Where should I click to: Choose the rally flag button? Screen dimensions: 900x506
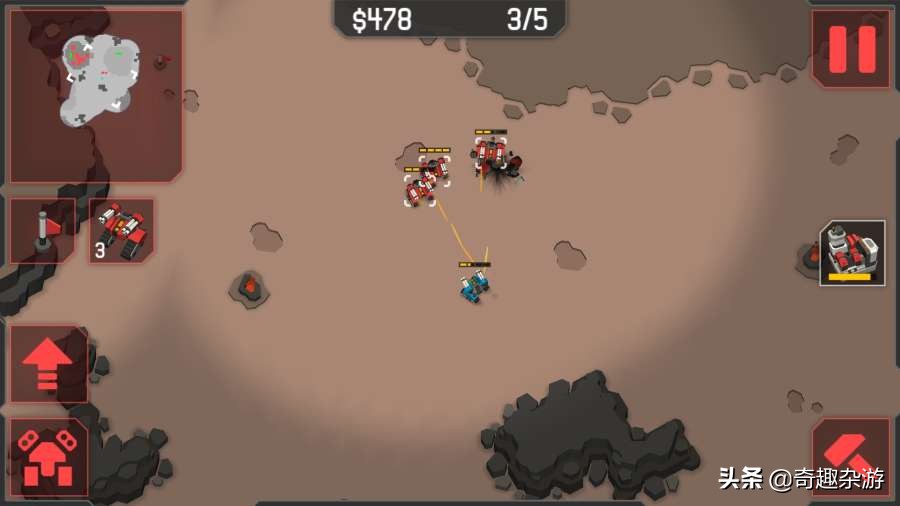click(x=43, y=231)
